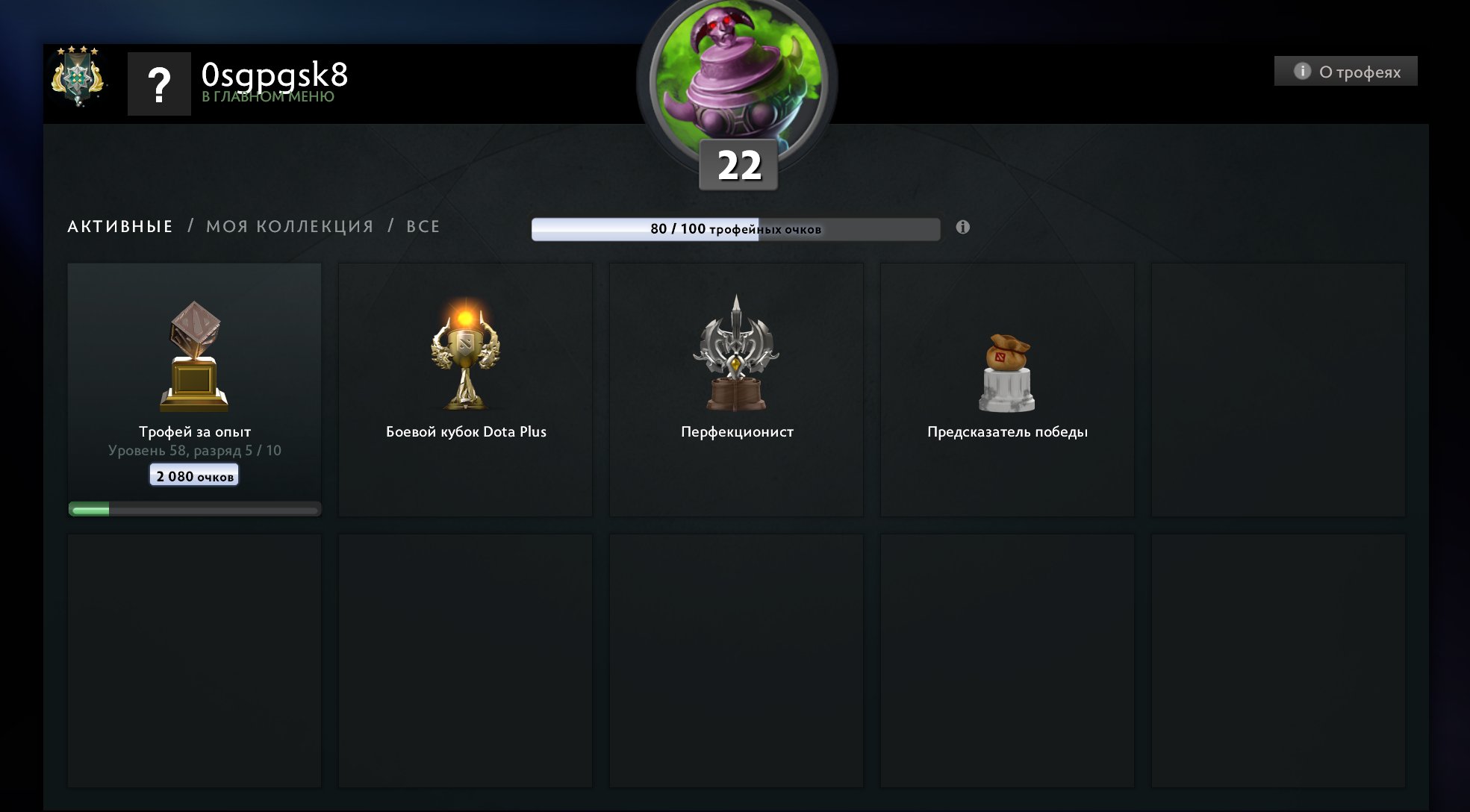The height and width of the screenshot is (812, 1470).
Task: Click the username 0sgpgsk8
Action: point(275,75)
